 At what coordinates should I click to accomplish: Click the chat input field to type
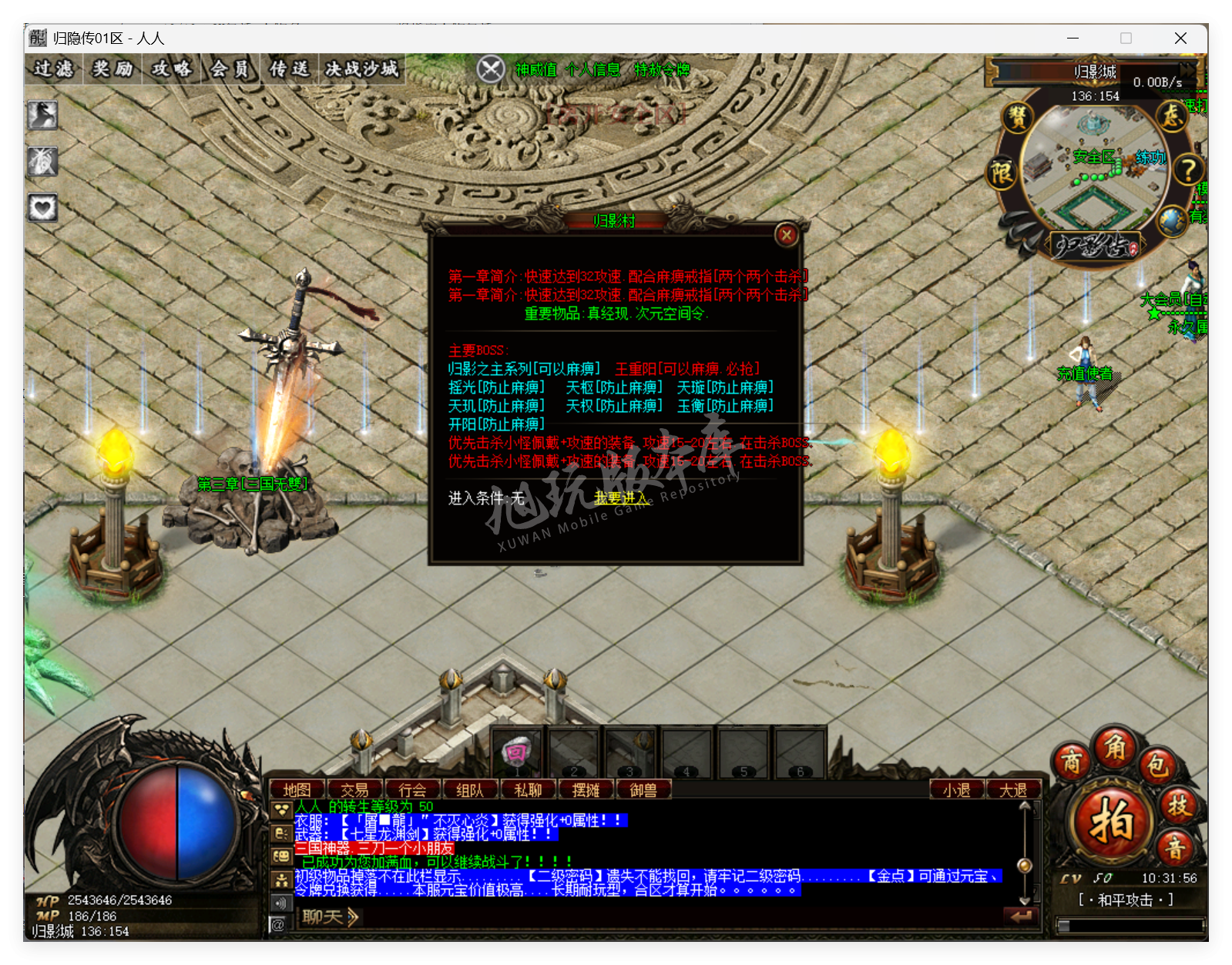(x=616, y=917)
